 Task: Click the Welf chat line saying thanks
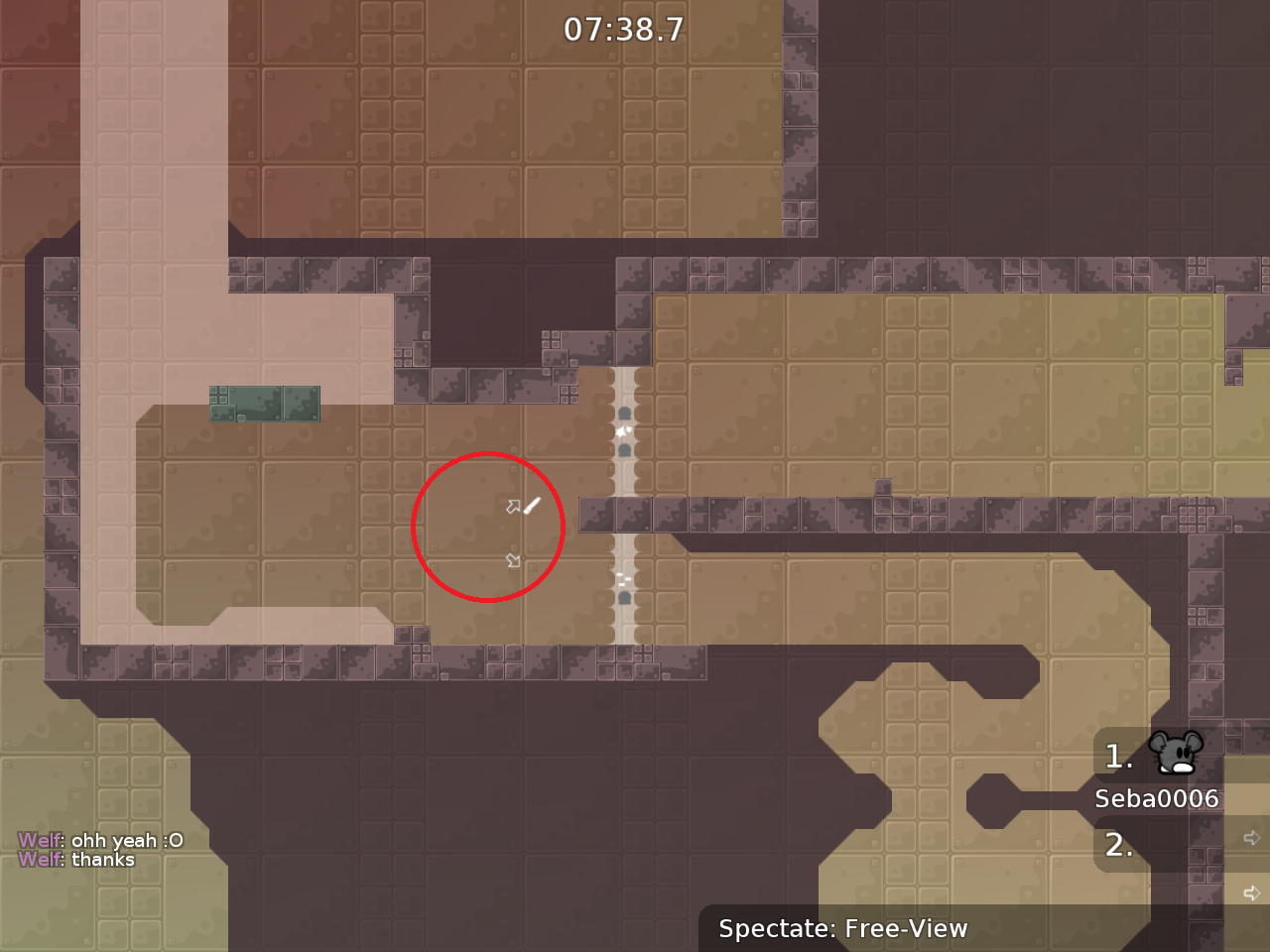(76, 860)
